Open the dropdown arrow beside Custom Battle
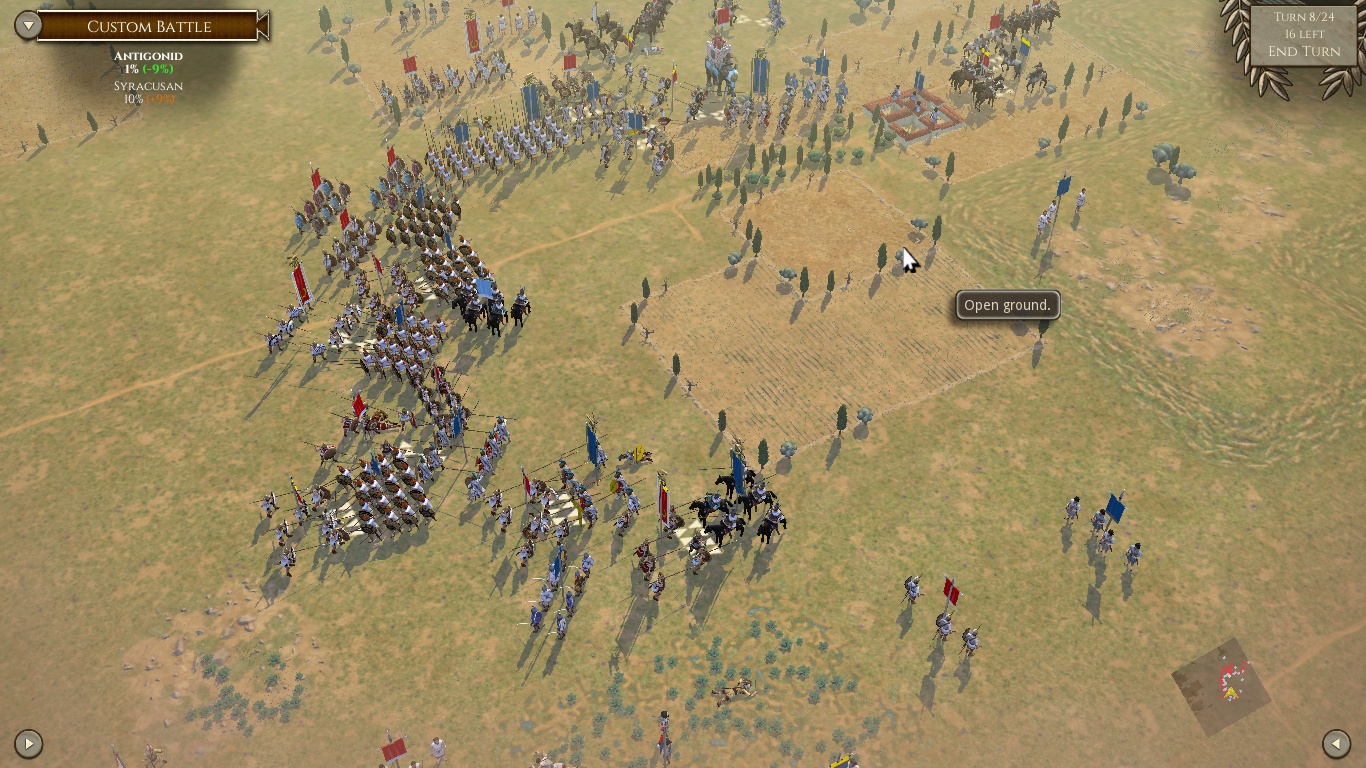This screenshot has height=768, width=1366. pos(28,26)
